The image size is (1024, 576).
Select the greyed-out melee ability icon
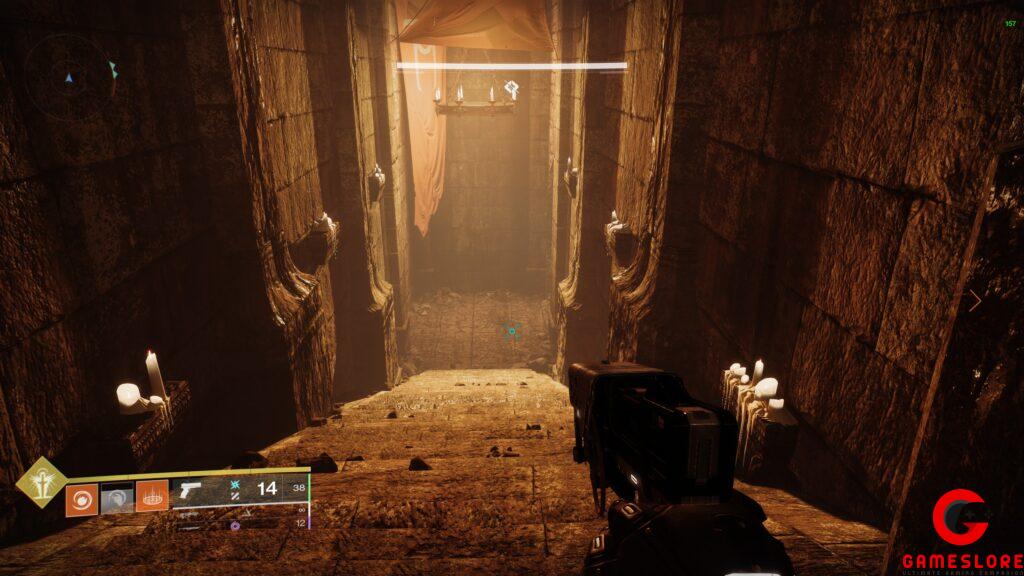(x=117, y=497)
